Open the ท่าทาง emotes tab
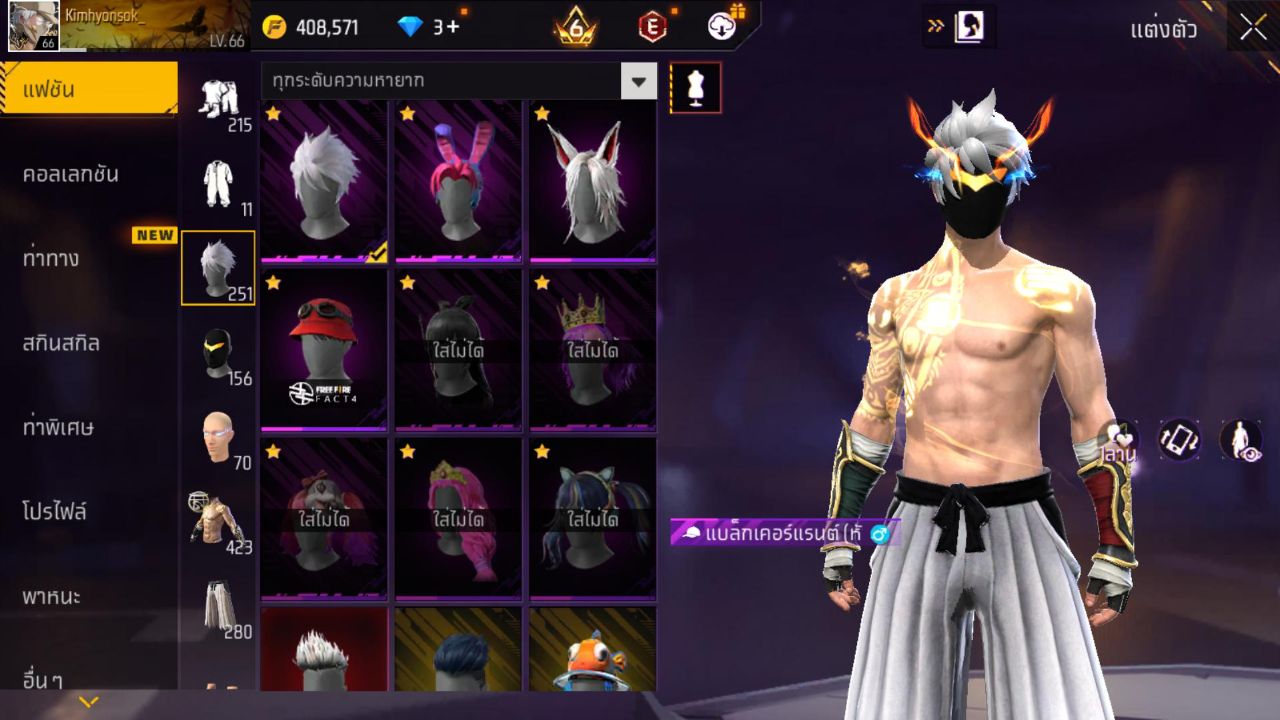Image resolution: width=1280 pixels, height=720 pixels. tap(50, 259)
